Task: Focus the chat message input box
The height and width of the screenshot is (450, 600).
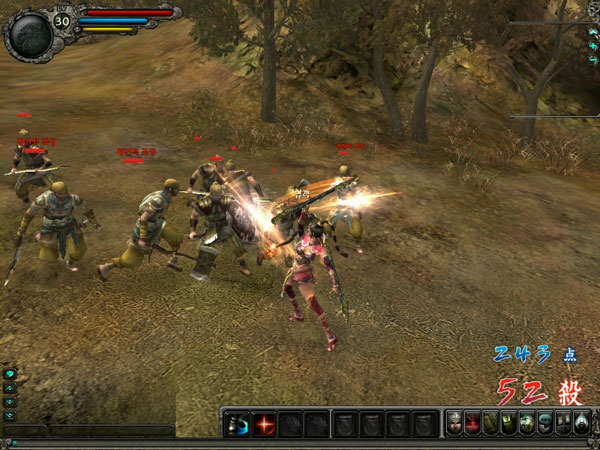Action: click(110, 431)
